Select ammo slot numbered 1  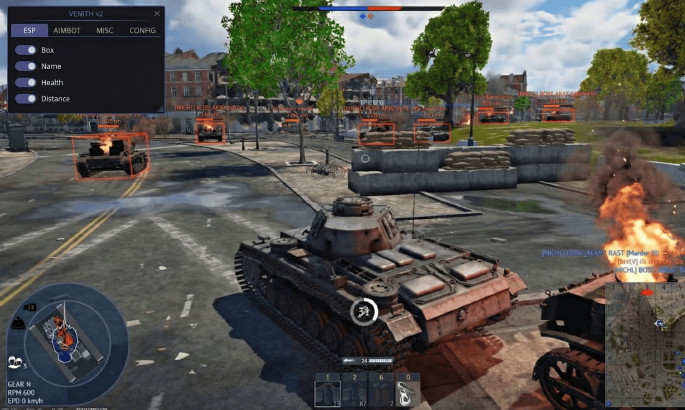(327, 391)
